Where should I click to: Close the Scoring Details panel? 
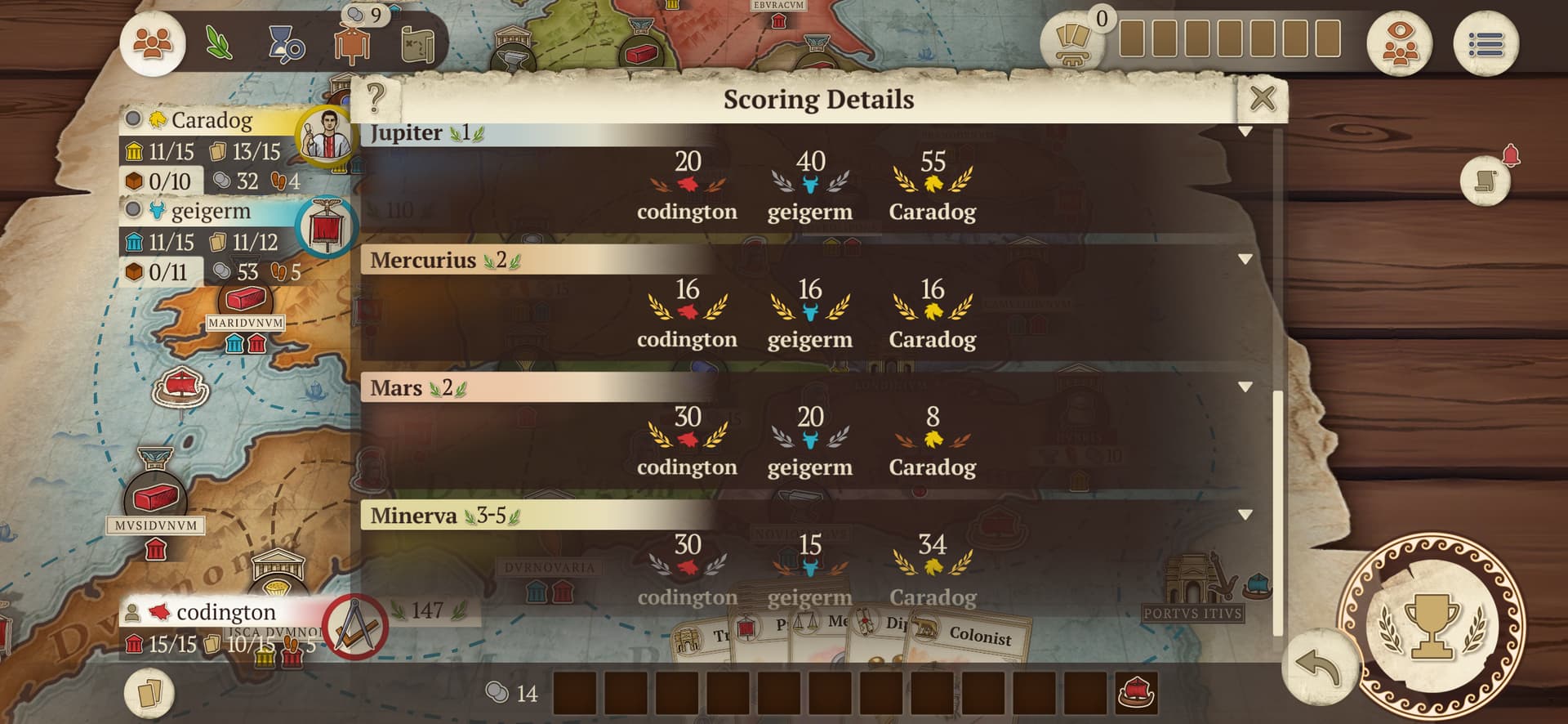point(1262,99)
